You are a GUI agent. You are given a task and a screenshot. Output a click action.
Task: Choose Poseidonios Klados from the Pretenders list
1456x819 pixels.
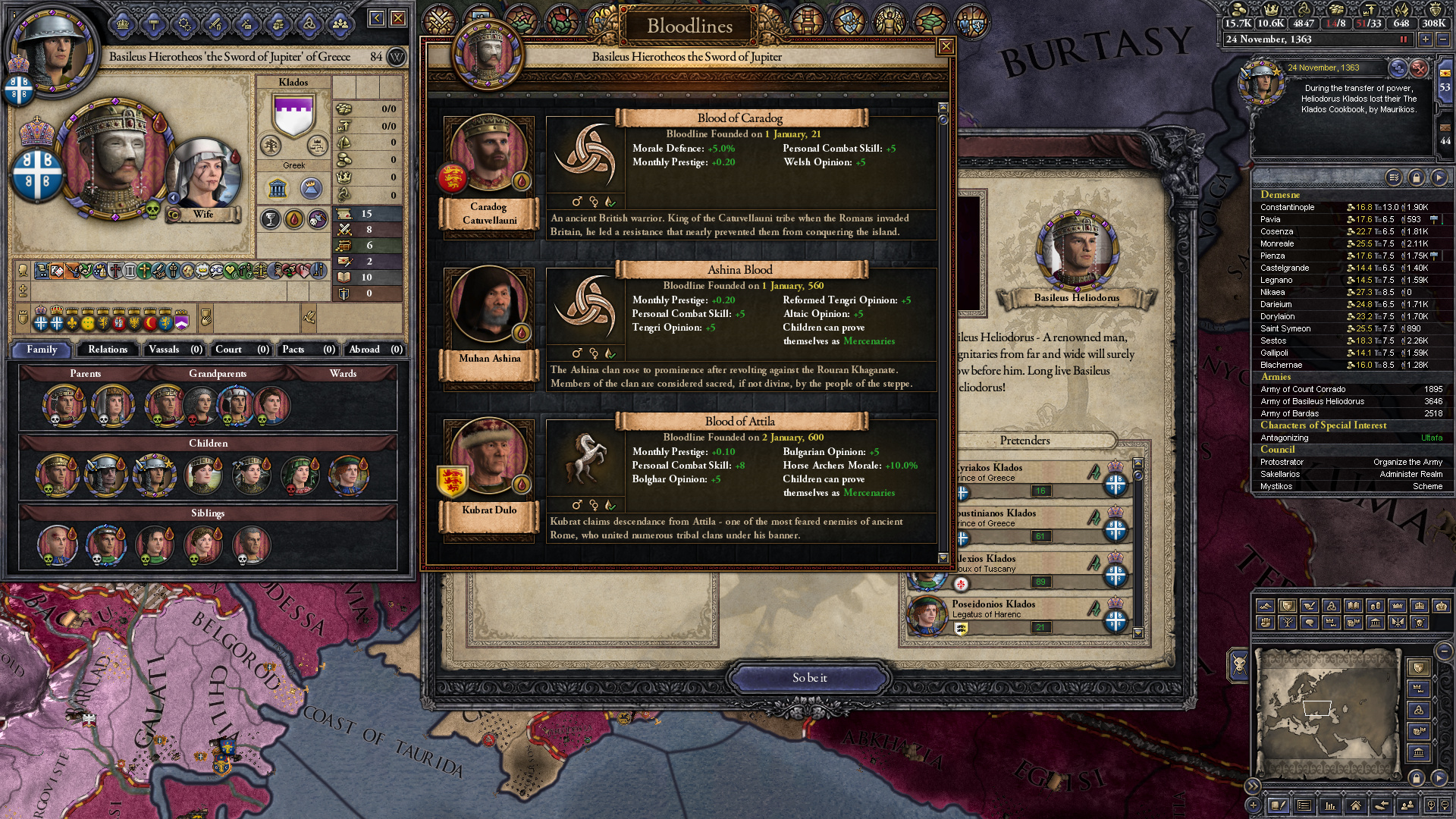point(993,604)
